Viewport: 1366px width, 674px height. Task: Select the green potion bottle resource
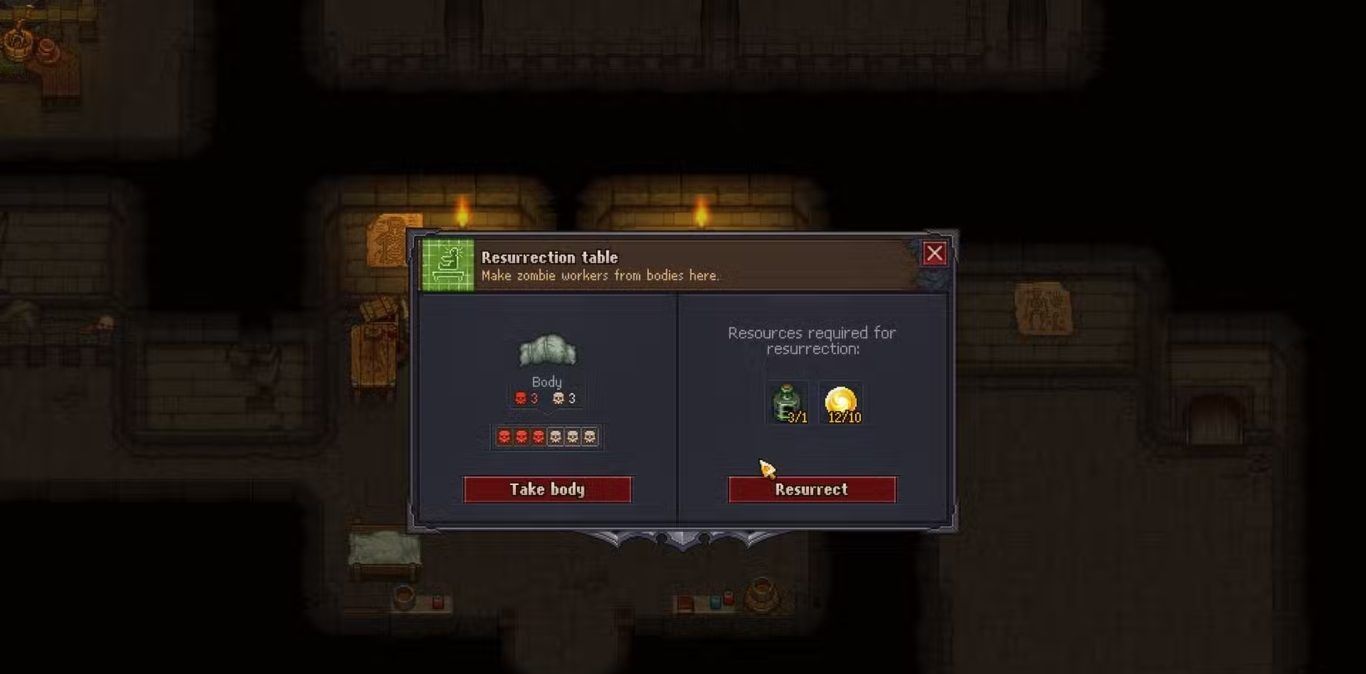789,402
